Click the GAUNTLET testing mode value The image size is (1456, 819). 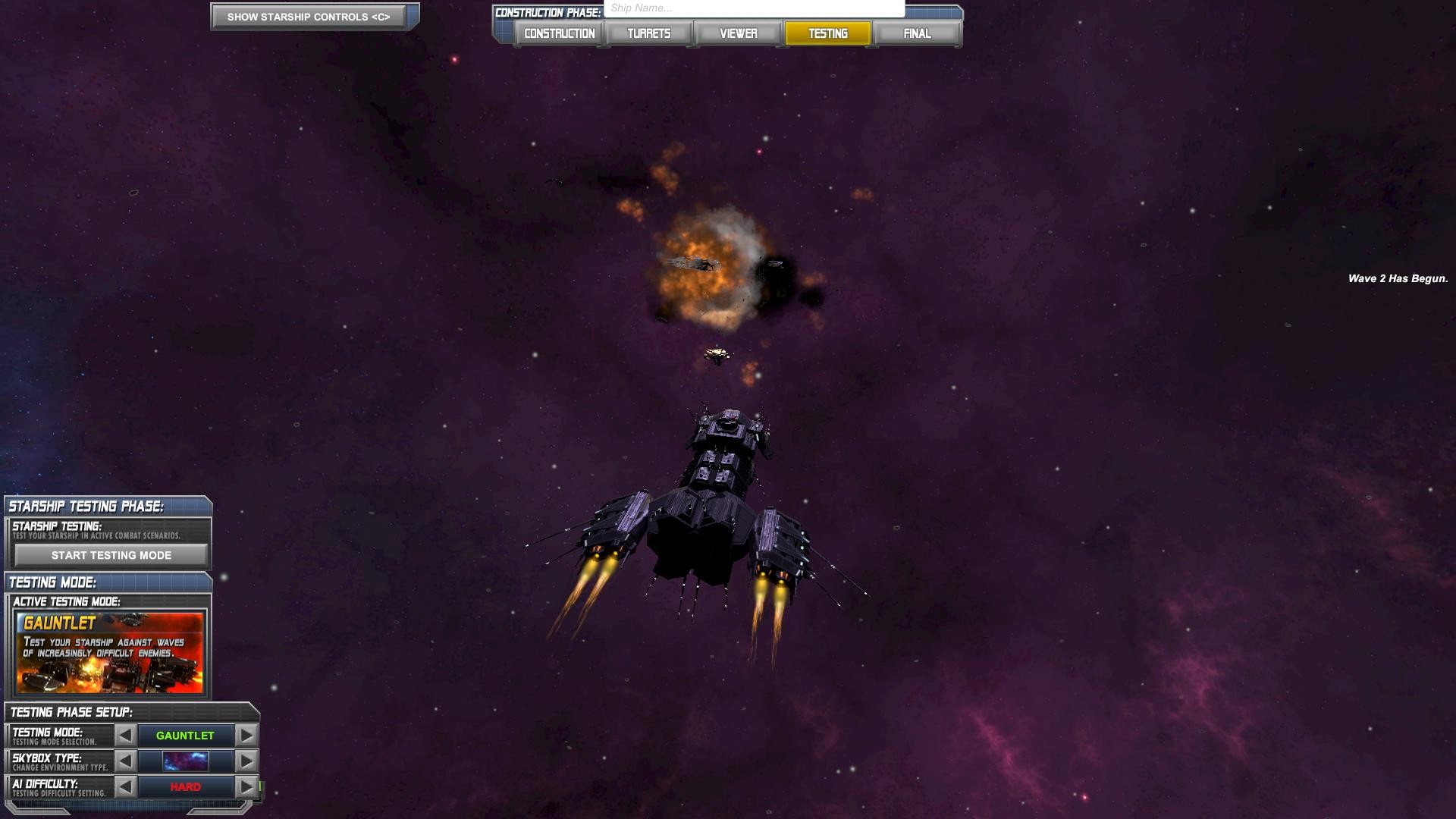184,735
